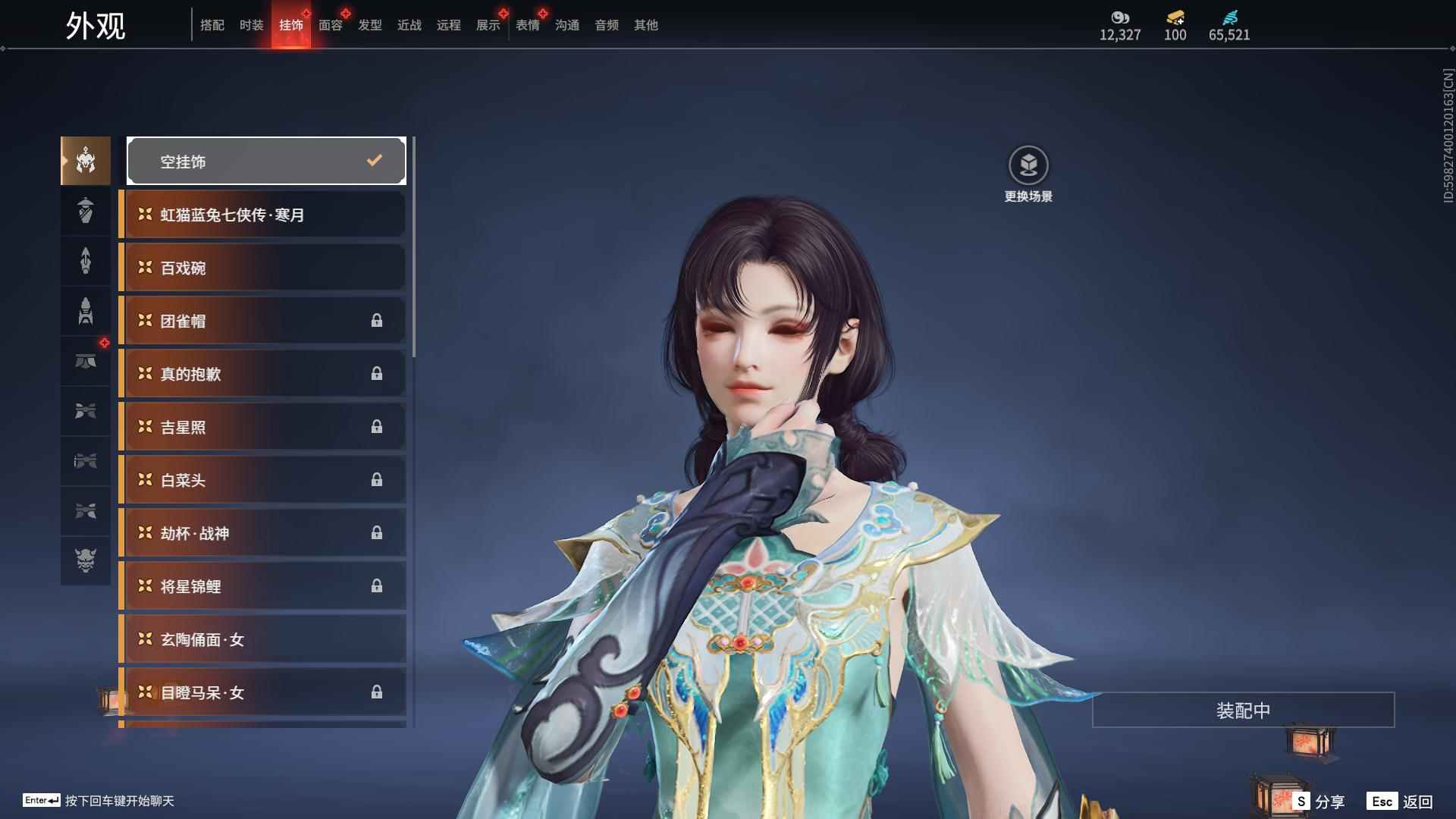The image size is (1456, 819).
Task: Open the chat input prompt
Action: 99,801
